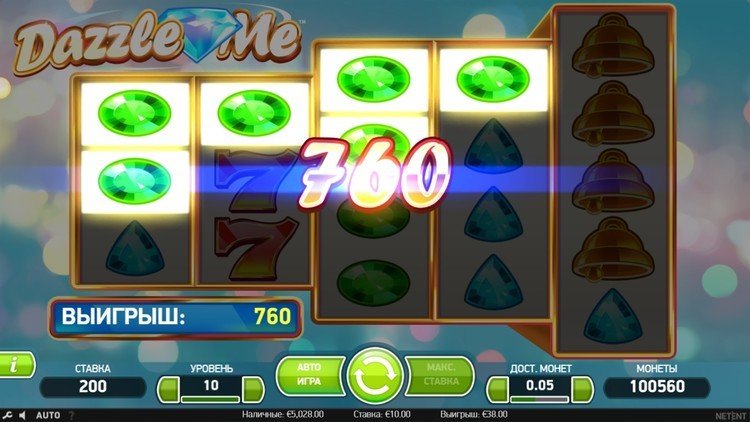
Task: Toggle sound with the speaker icon
Action: tap(22, 414)
